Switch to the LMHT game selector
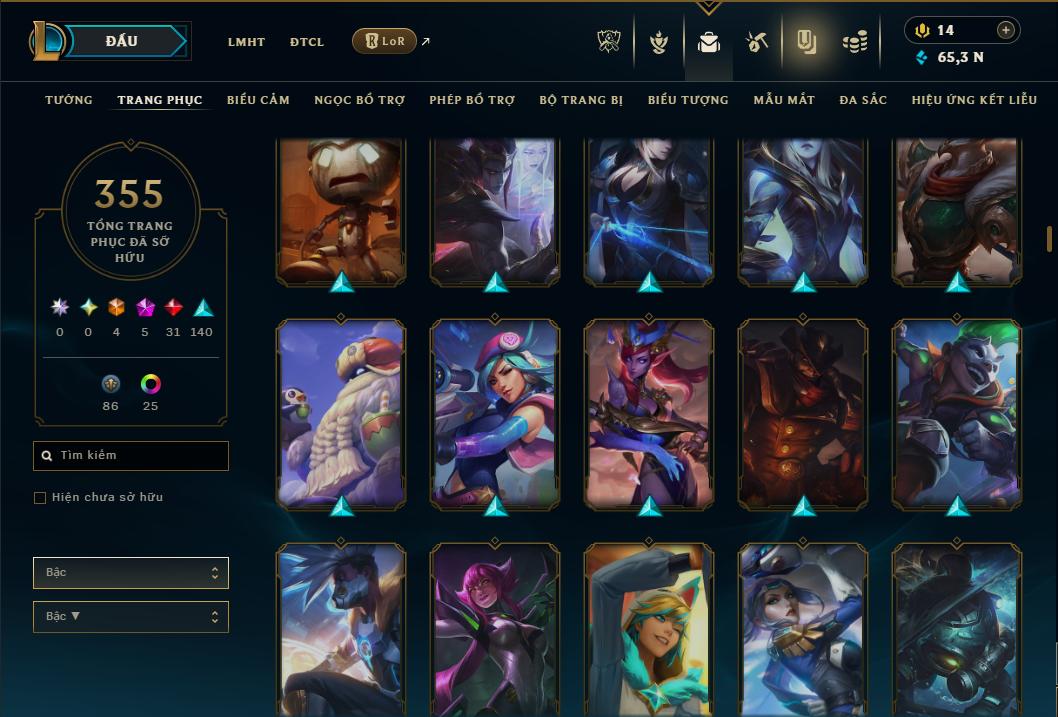This screenshot has width=1058, height=717. [246, 42]
